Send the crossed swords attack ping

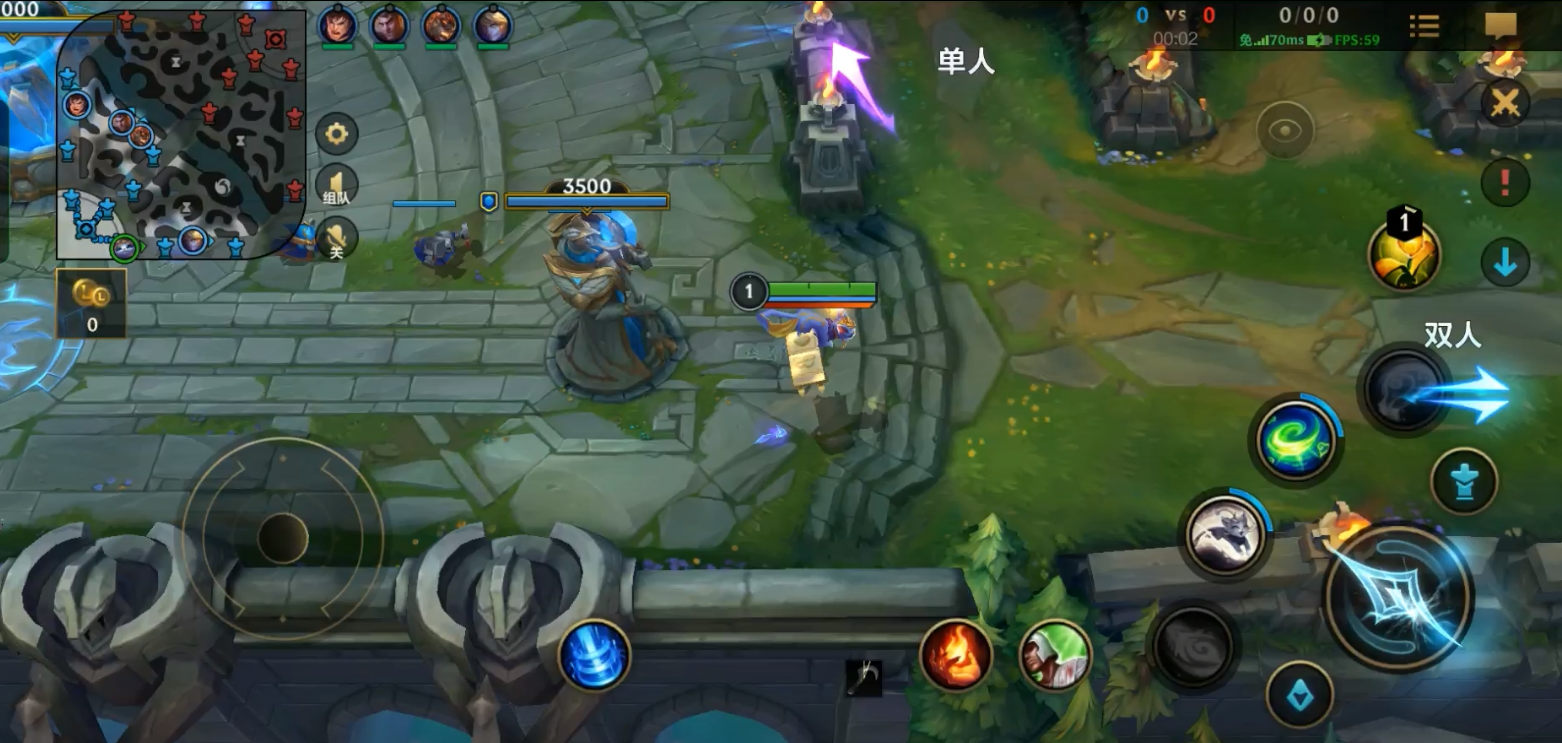point(1504,103)
